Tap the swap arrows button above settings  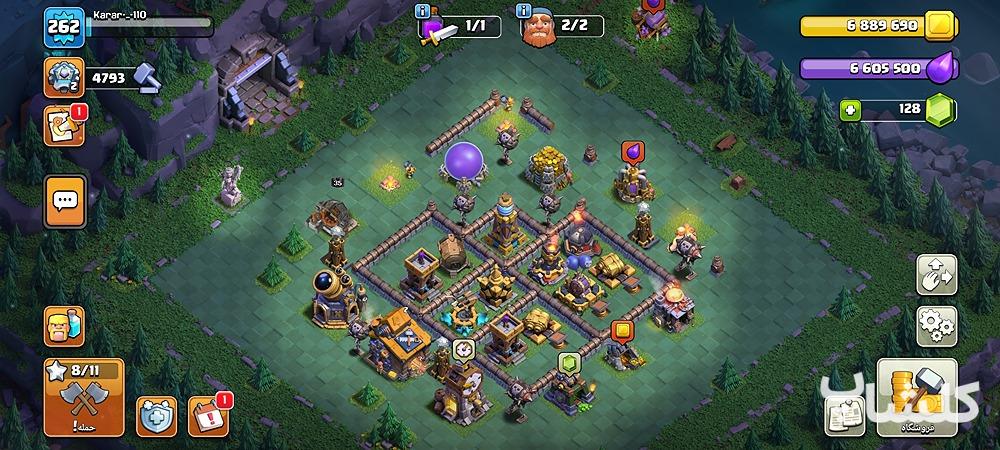tap(937, 275)
